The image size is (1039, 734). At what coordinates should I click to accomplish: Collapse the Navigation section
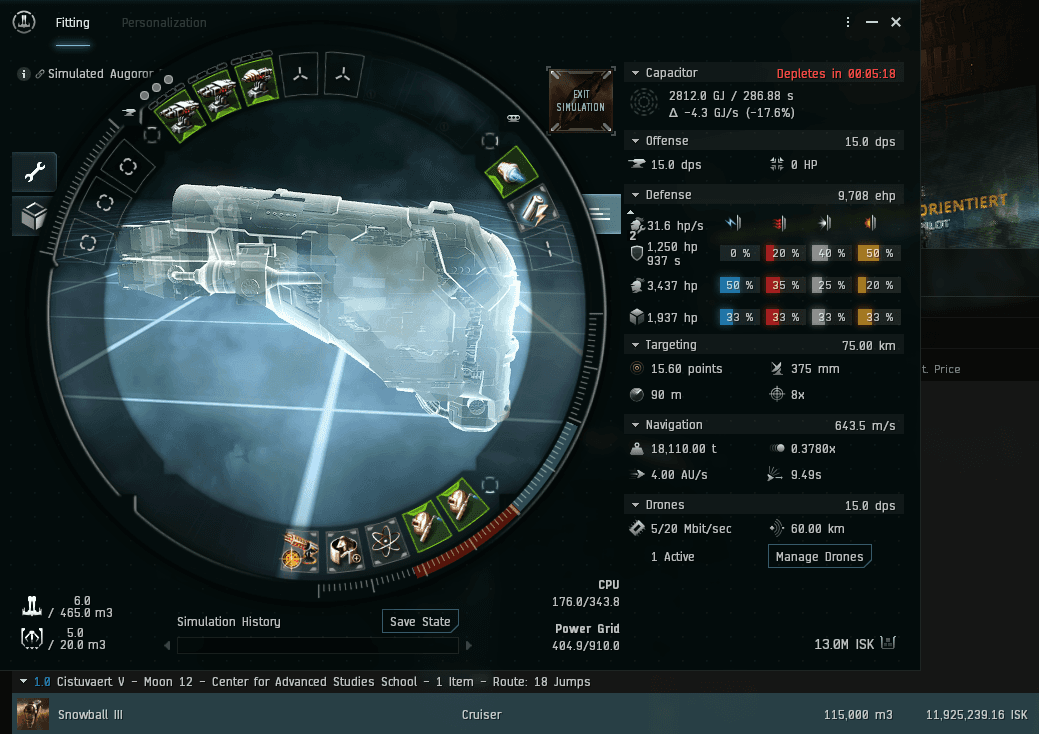coord(634,425)
